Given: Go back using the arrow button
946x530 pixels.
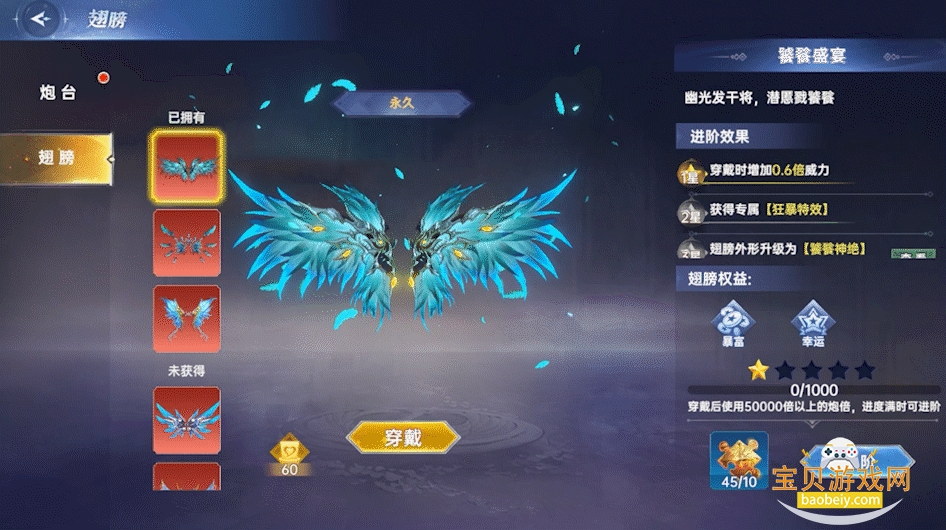Looking at the screenshot, I should click(x=42, y=19).
